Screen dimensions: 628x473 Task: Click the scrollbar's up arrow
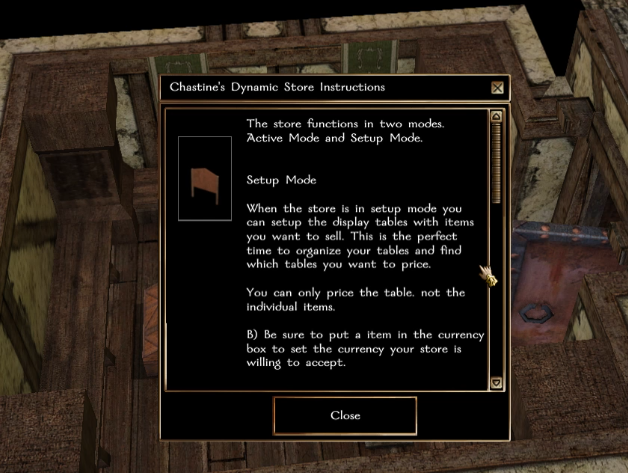[x=496, y=117]
